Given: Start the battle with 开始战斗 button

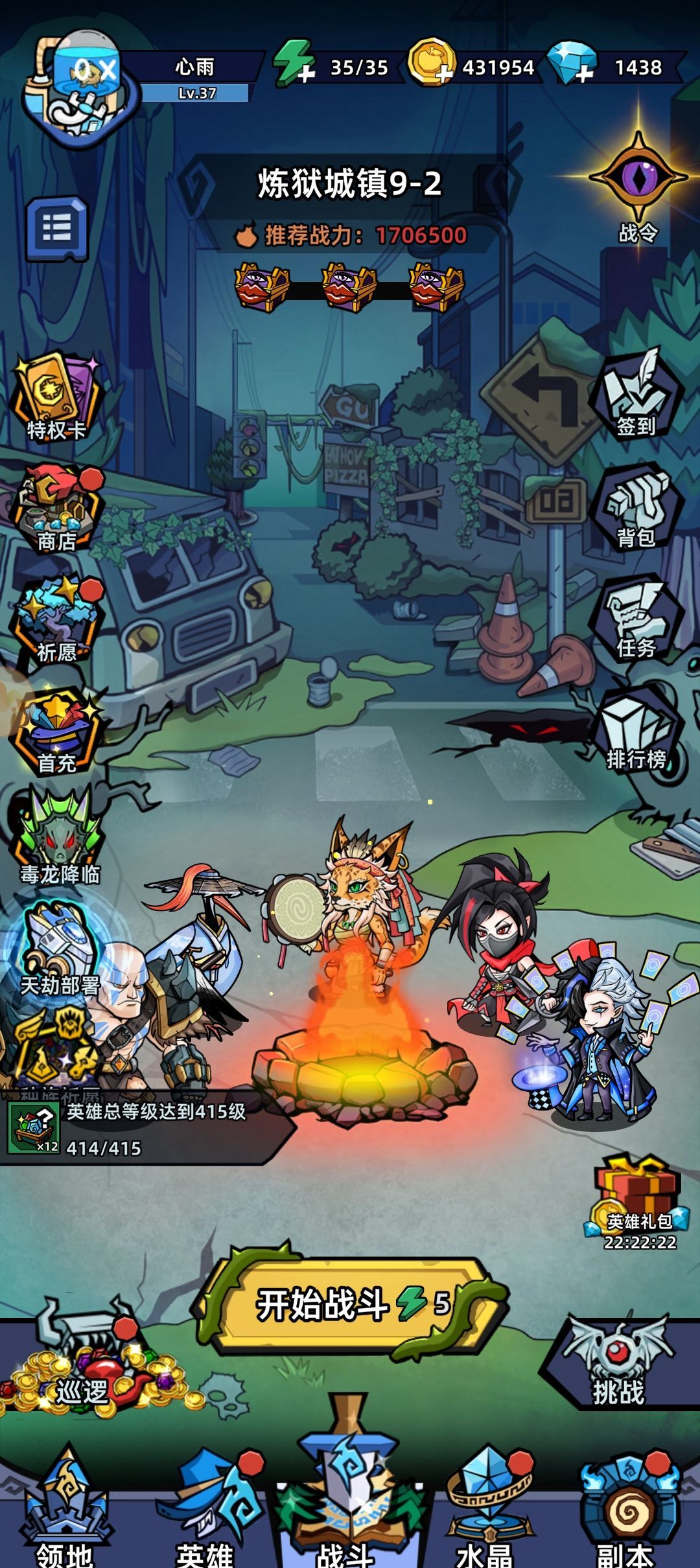Looking at the screenshot, I should click(350, 1304).
